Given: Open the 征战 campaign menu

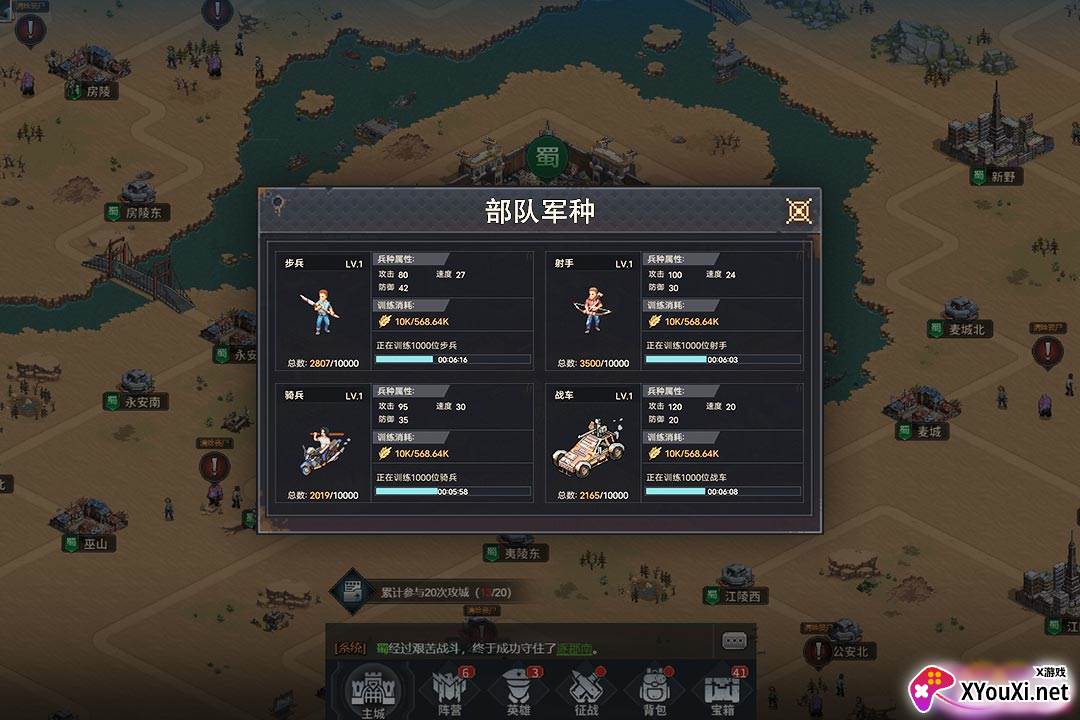Looking at the screenshot, I should point(585,690).
